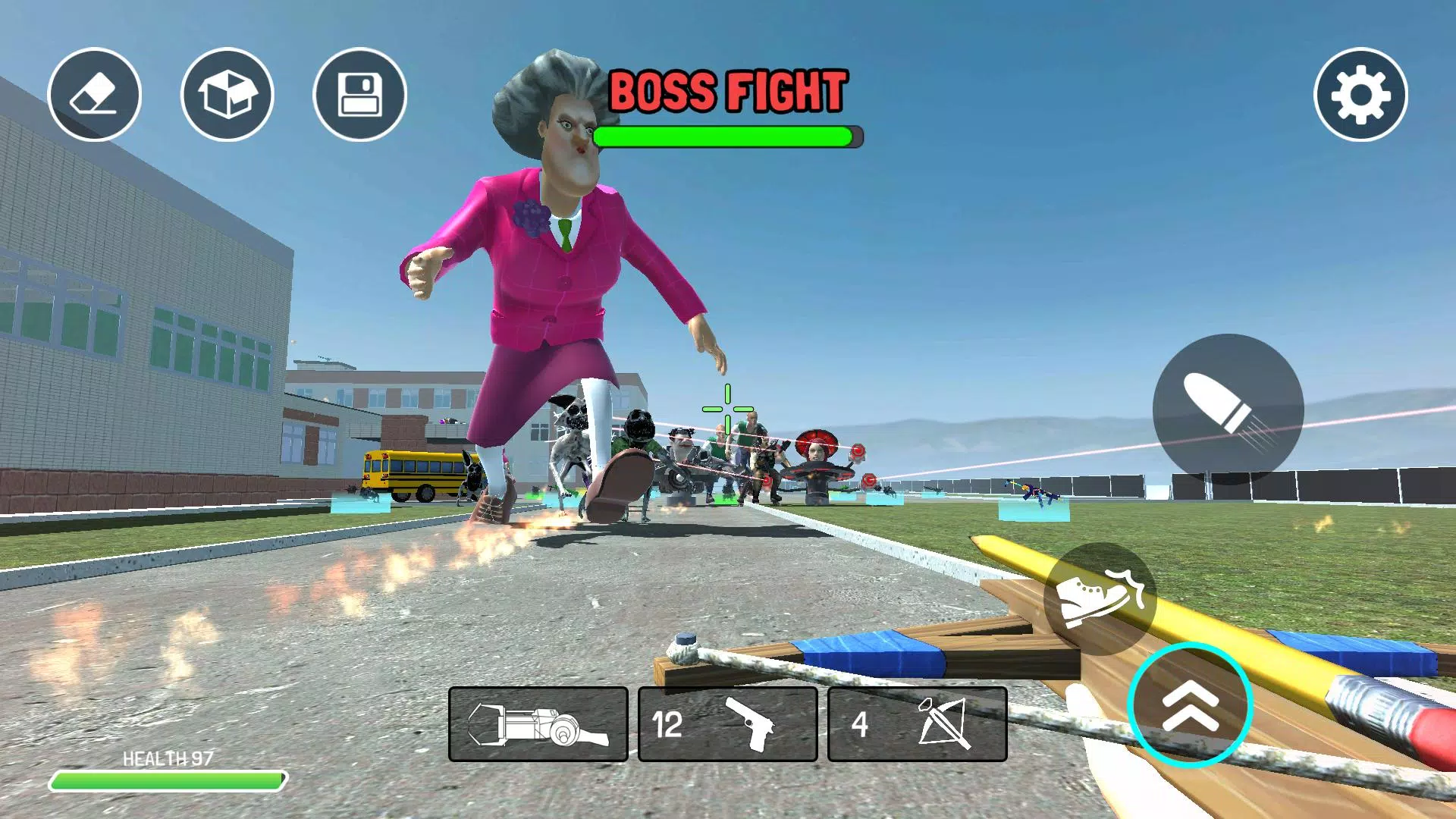Viewport: 1456px width, 819px height.
Task: Tap the crossbow ammo count 4
Action: 861,724
